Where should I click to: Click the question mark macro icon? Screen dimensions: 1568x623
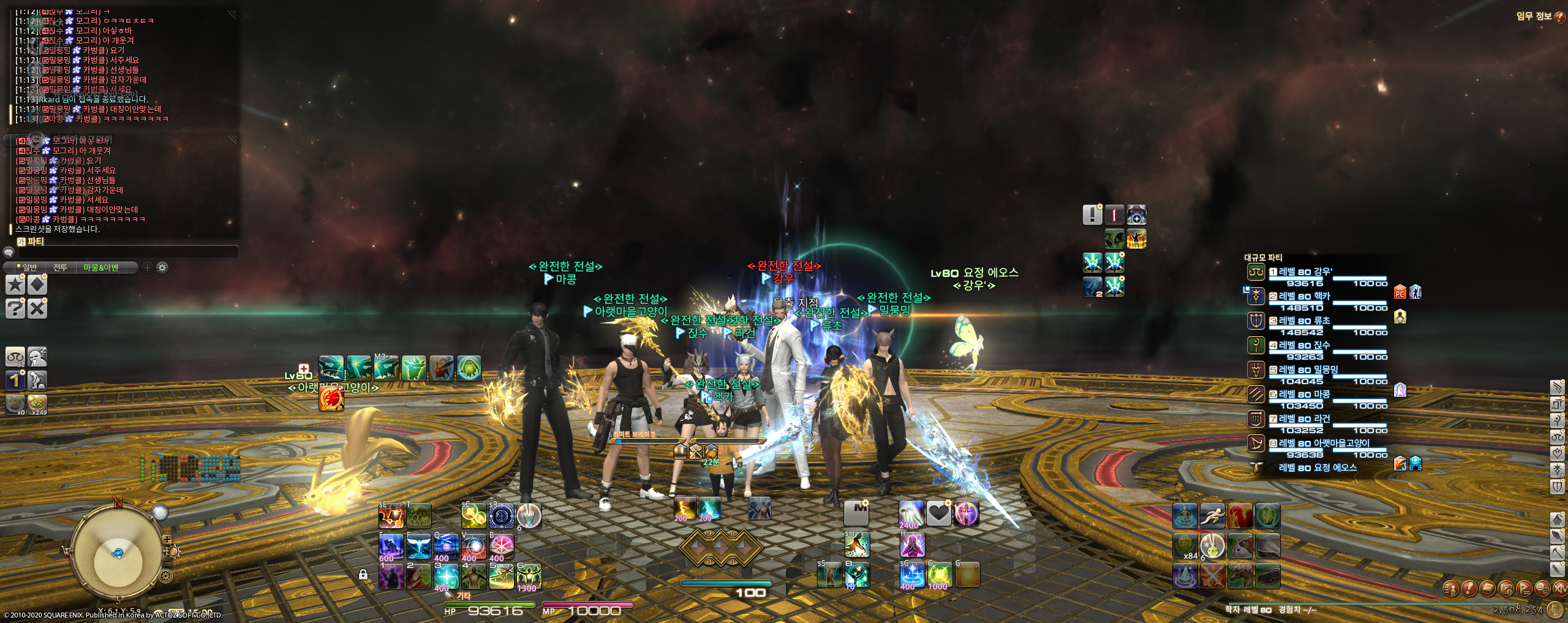15,308
